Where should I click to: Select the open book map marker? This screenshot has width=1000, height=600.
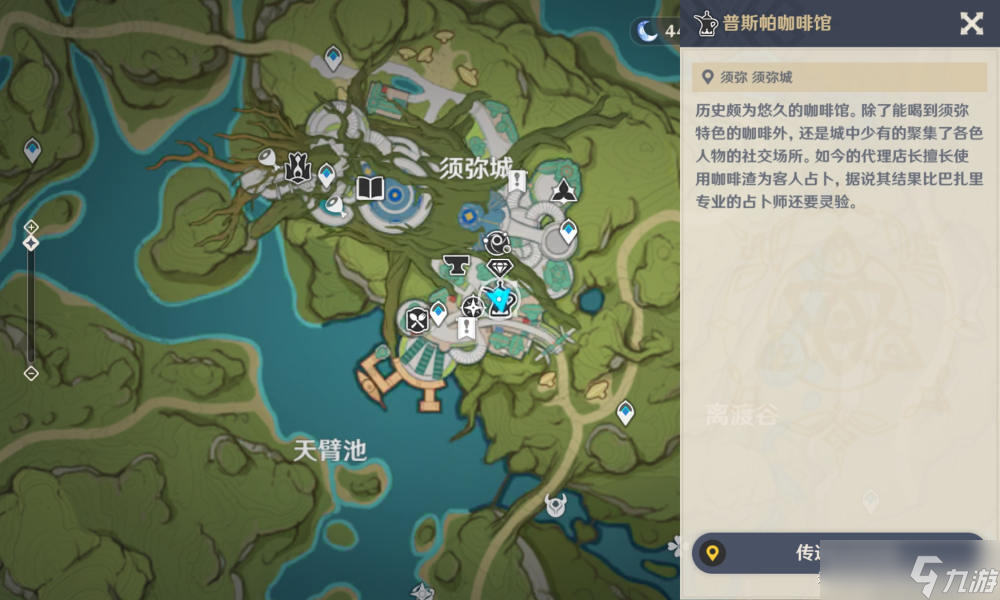click(370, 188)
